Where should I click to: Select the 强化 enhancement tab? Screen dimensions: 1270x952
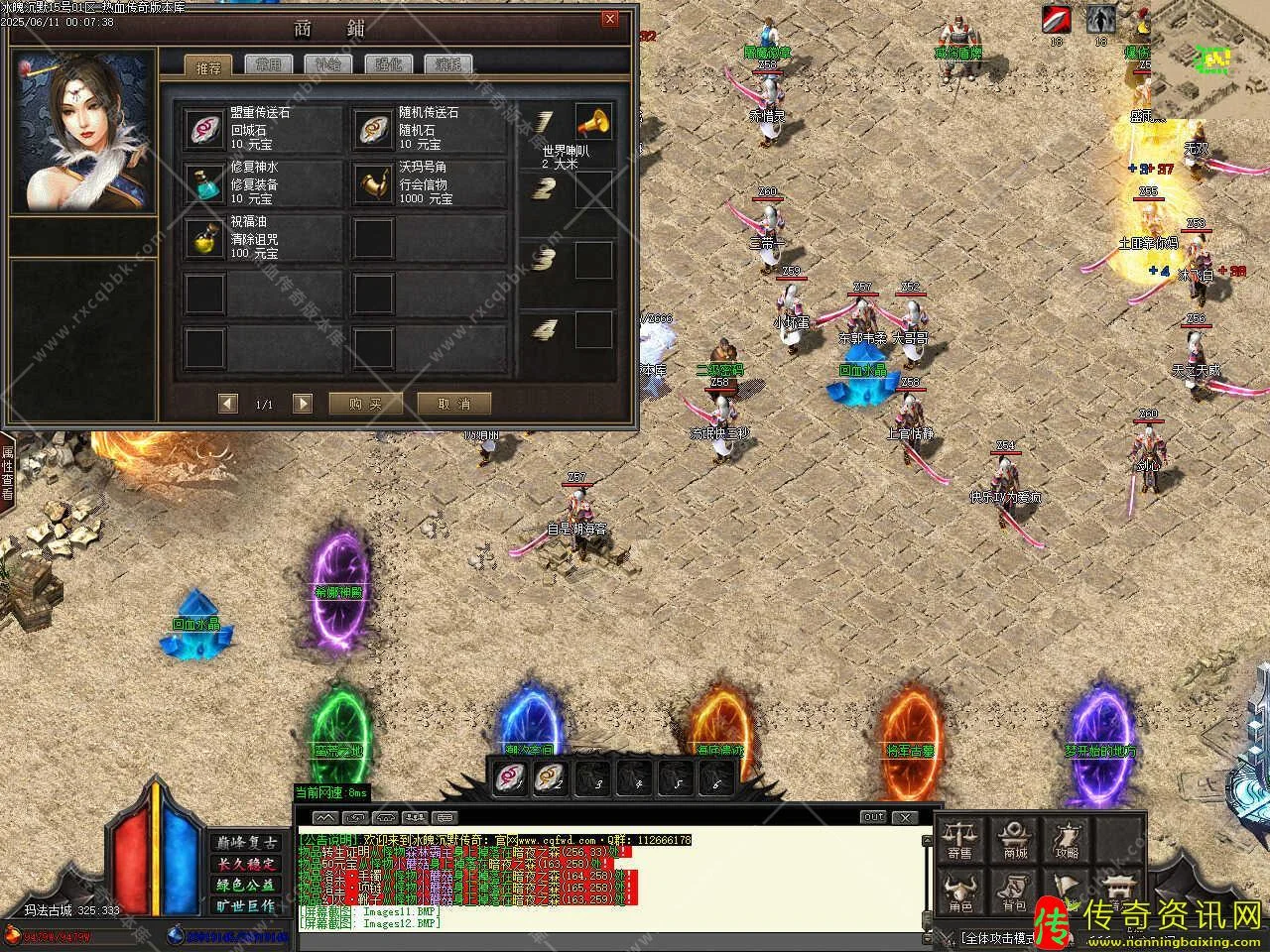[x=388, y=65]
